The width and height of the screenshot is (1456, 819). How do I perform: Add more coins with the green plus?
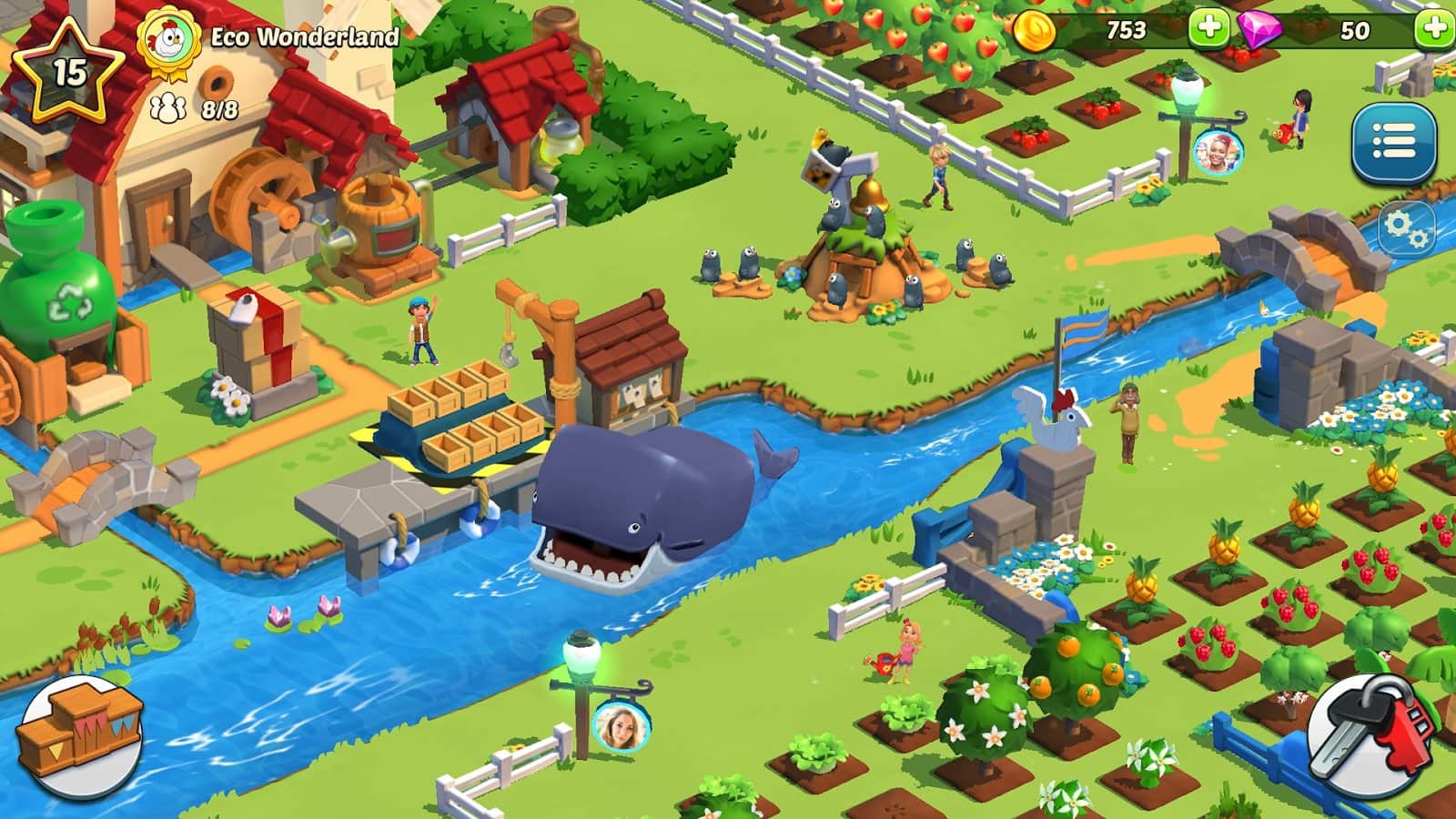point(1208,29)
